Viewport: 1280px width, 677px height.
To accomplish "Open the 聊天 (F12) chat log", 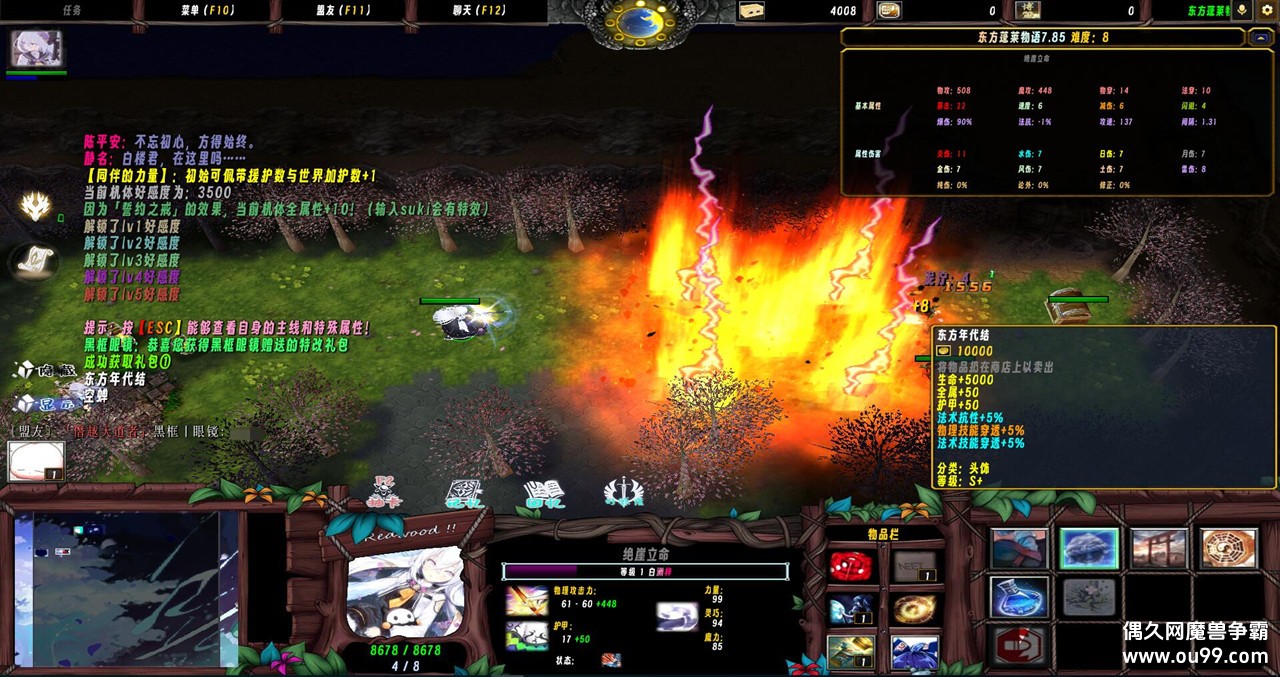I will 479,11.
